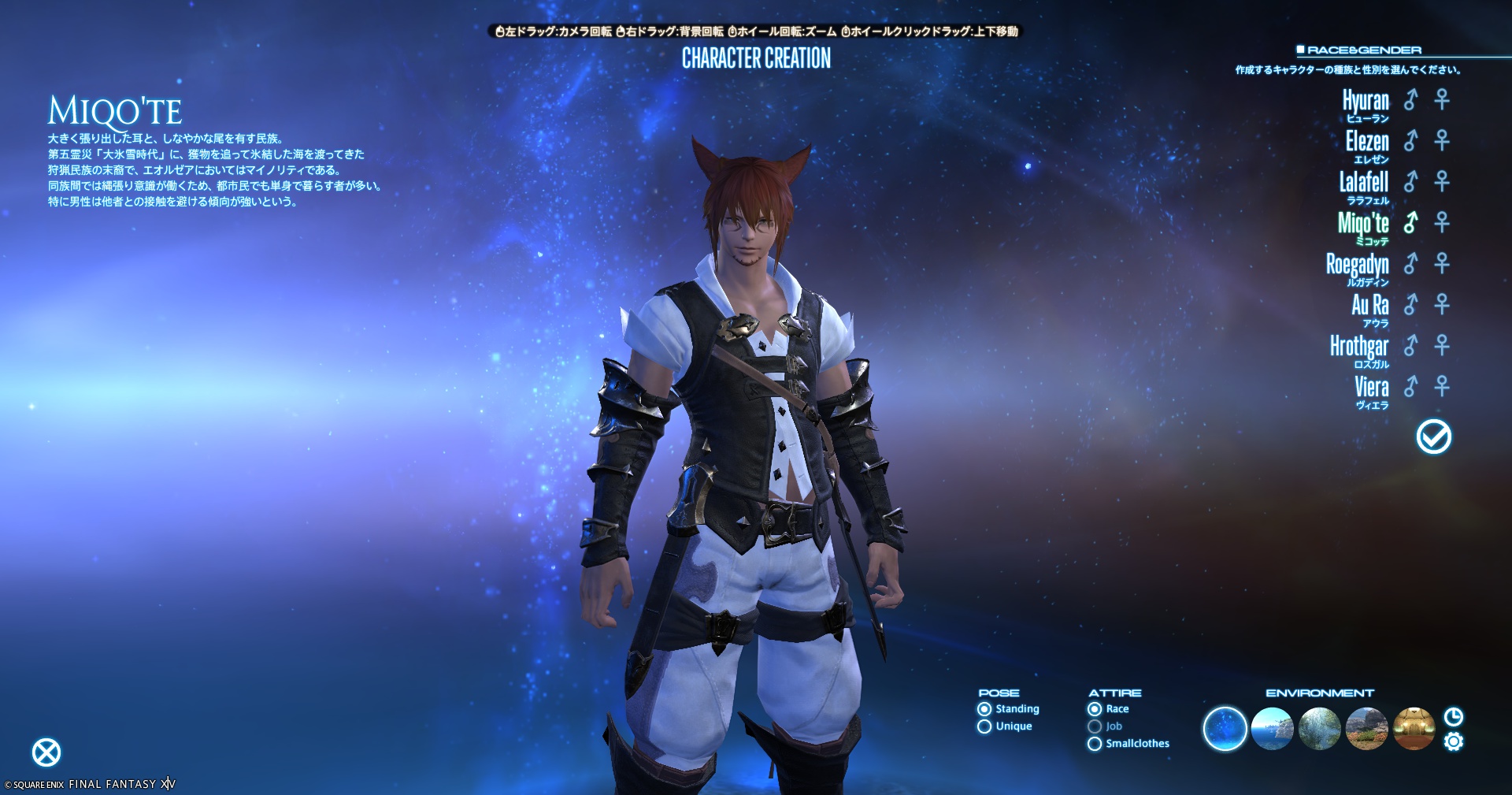
Task: Choose the Hyuran male gender symbol
Action: 1410,100
